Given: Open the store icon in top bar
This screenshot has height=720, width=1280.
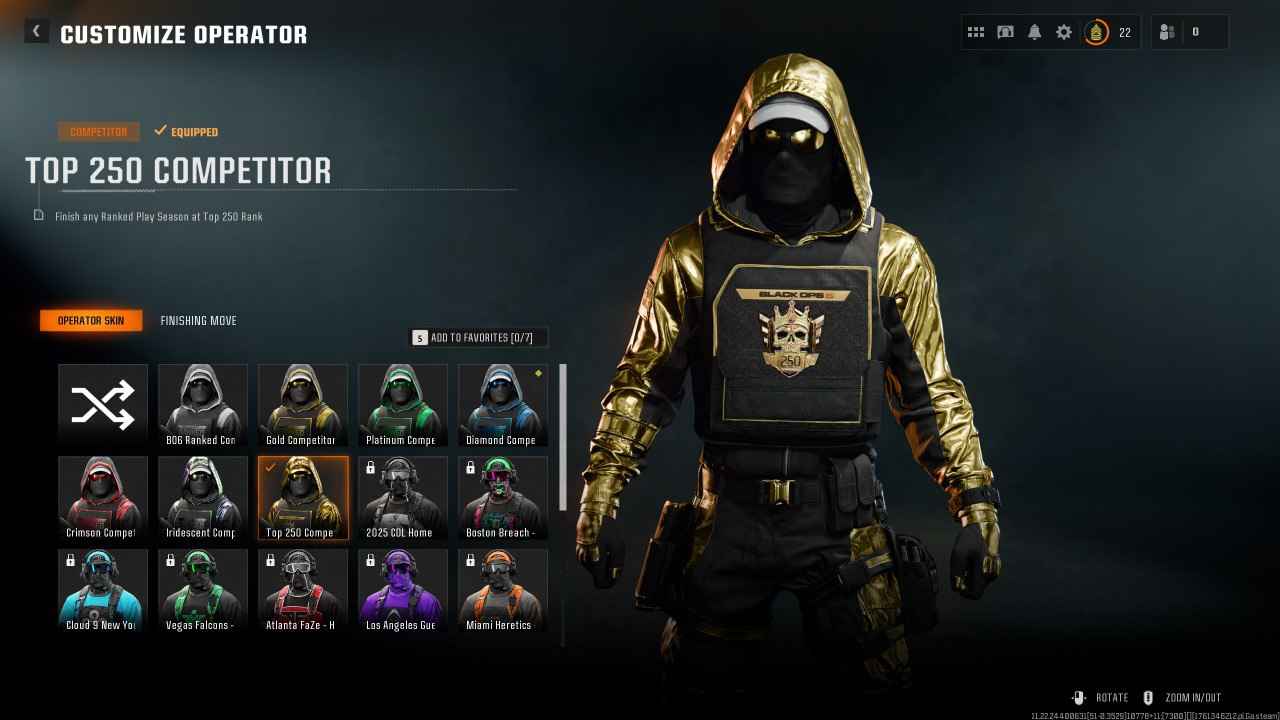Looking at the screenshot, I should (1005, 31).
